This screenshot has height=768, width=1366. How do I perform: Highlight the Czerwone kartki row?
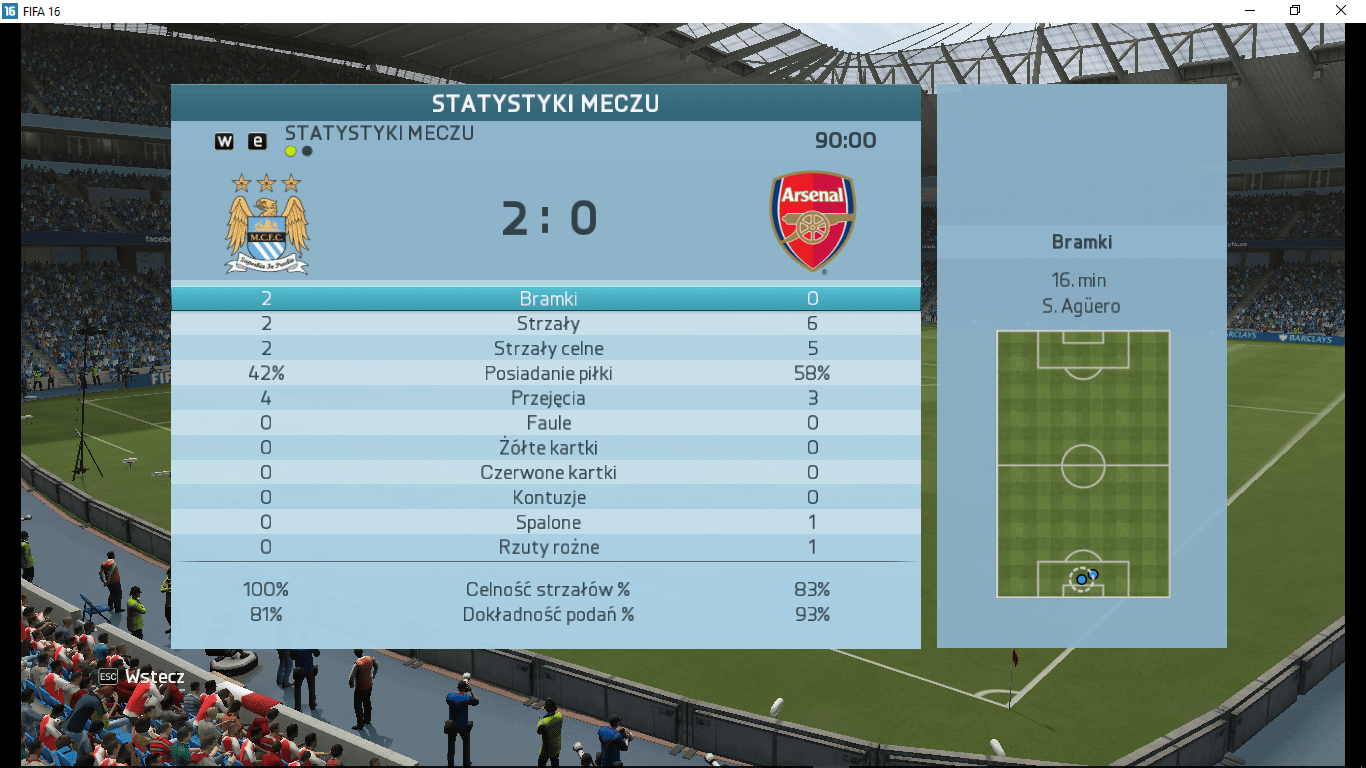click(x=547, y=473)
